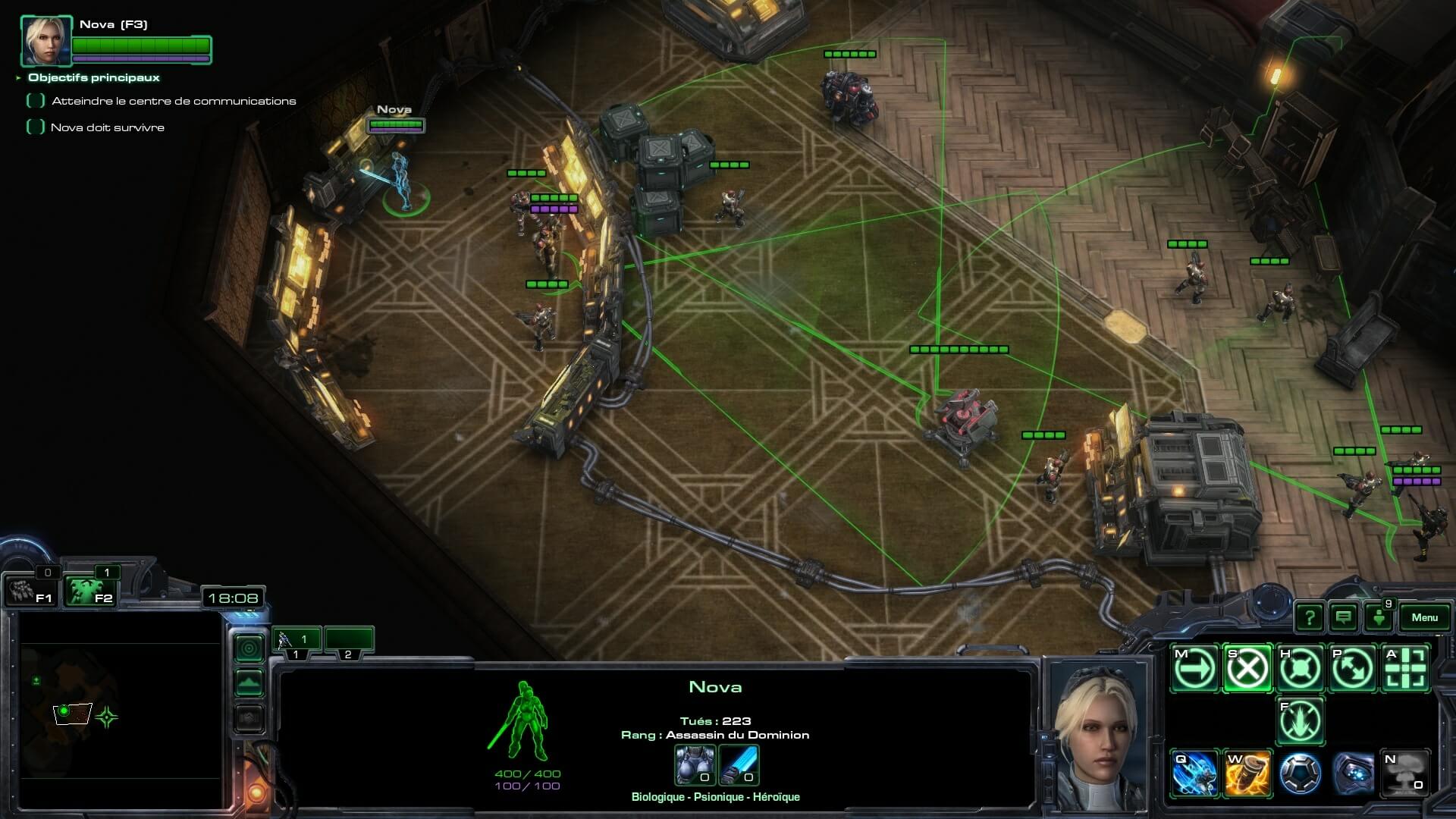This screenshot has width=1456, height=819.
Task: Click Nova's hero portrait at top left
Action: (46, 41)
